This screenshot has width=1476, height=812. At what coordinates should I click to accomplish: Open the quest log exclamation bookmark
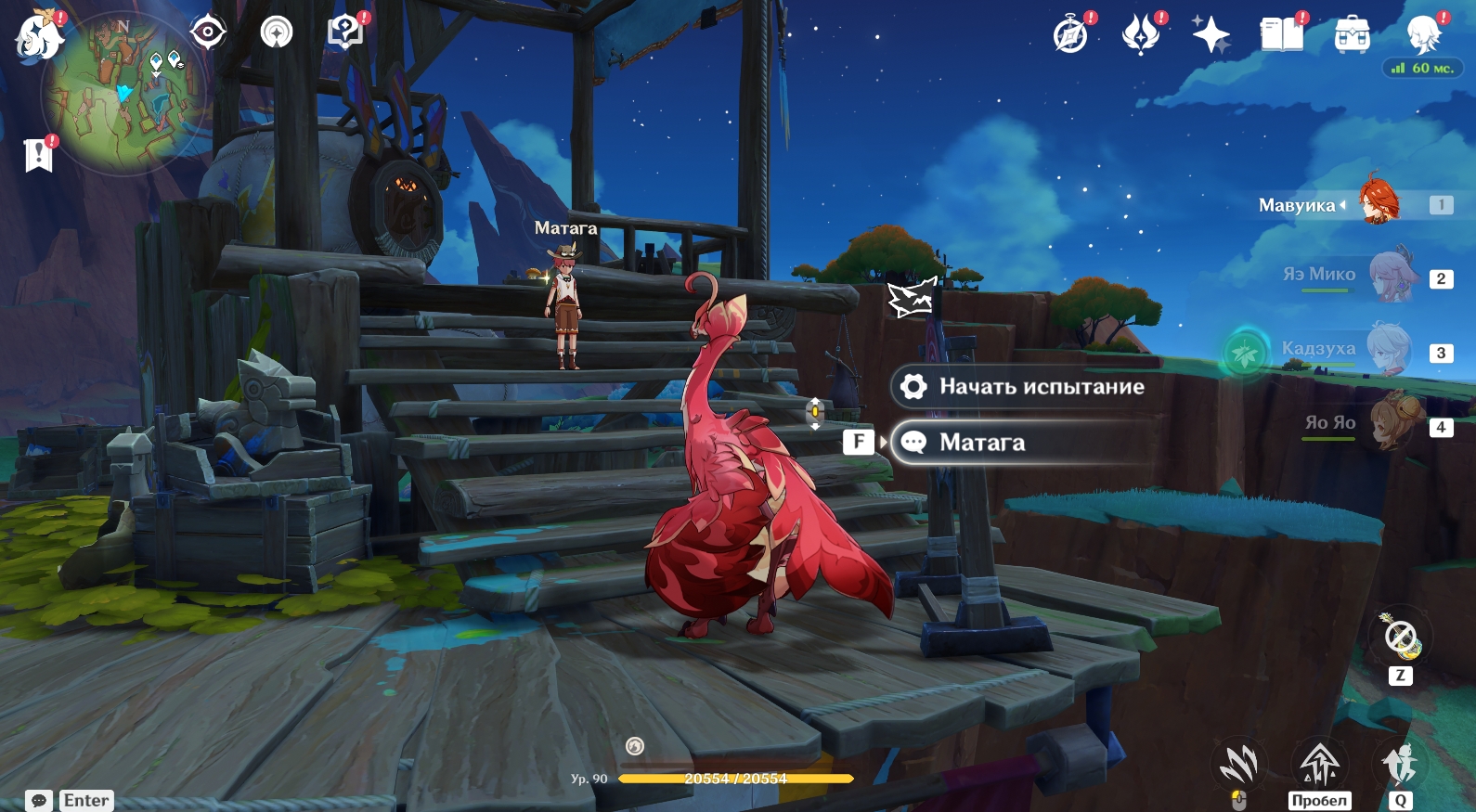point(38,154)
